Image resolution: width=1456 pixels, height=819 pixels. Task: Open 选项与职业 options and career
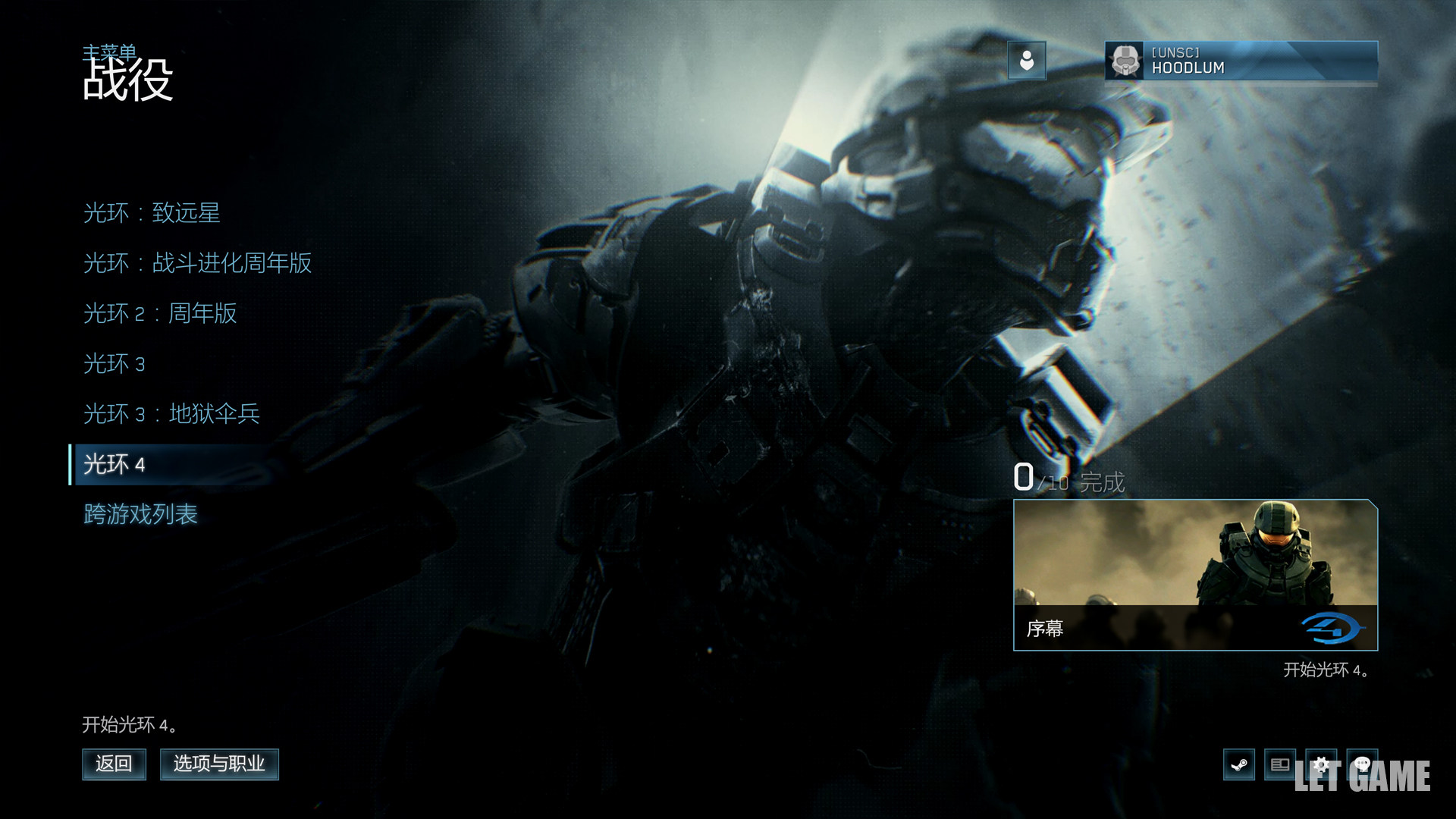[x=219, y=764]
